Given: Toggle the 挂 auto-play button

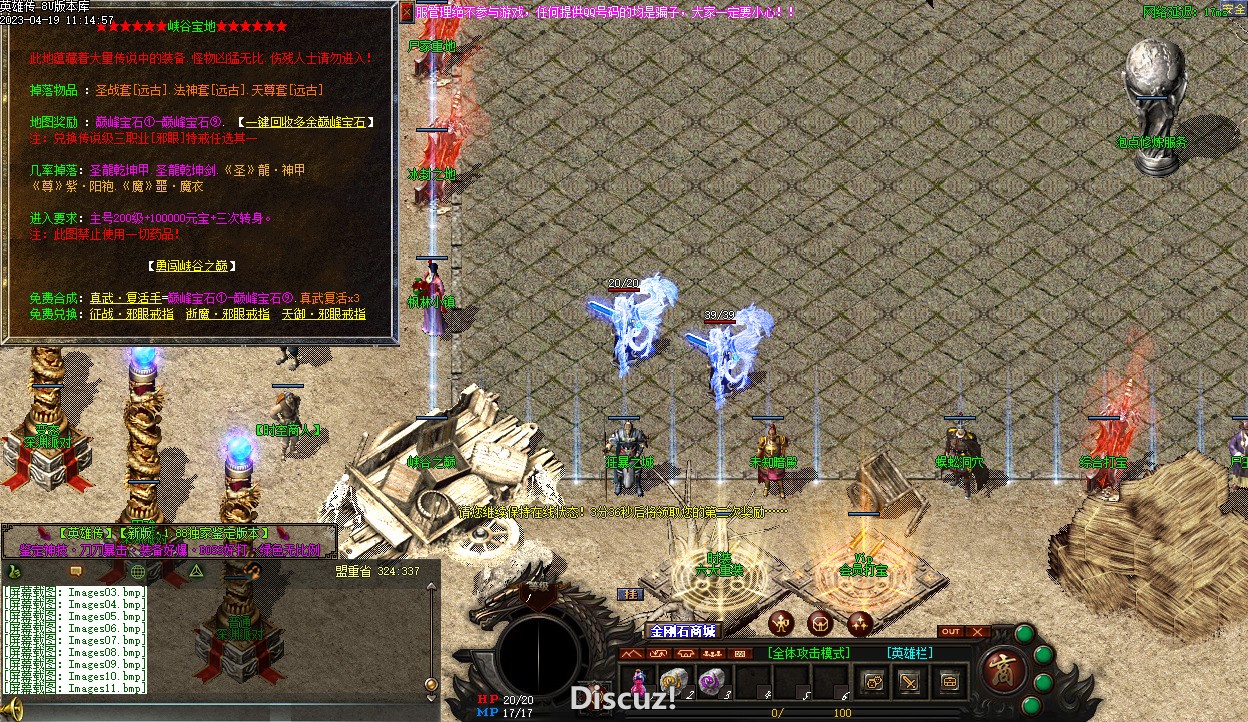Looking at the screenshot, I should pos(631,594).
